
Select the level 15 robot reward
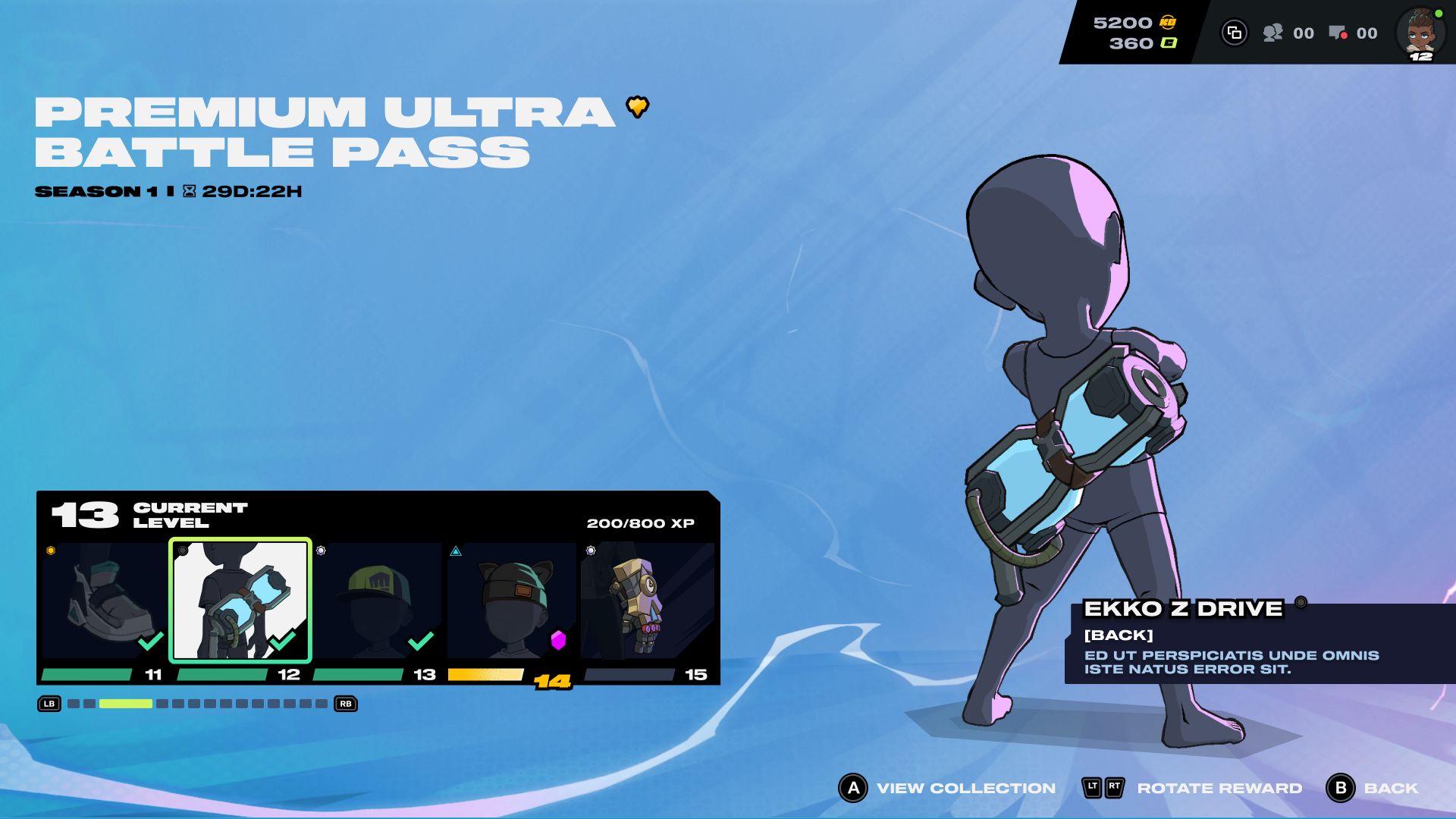[647, 600]
